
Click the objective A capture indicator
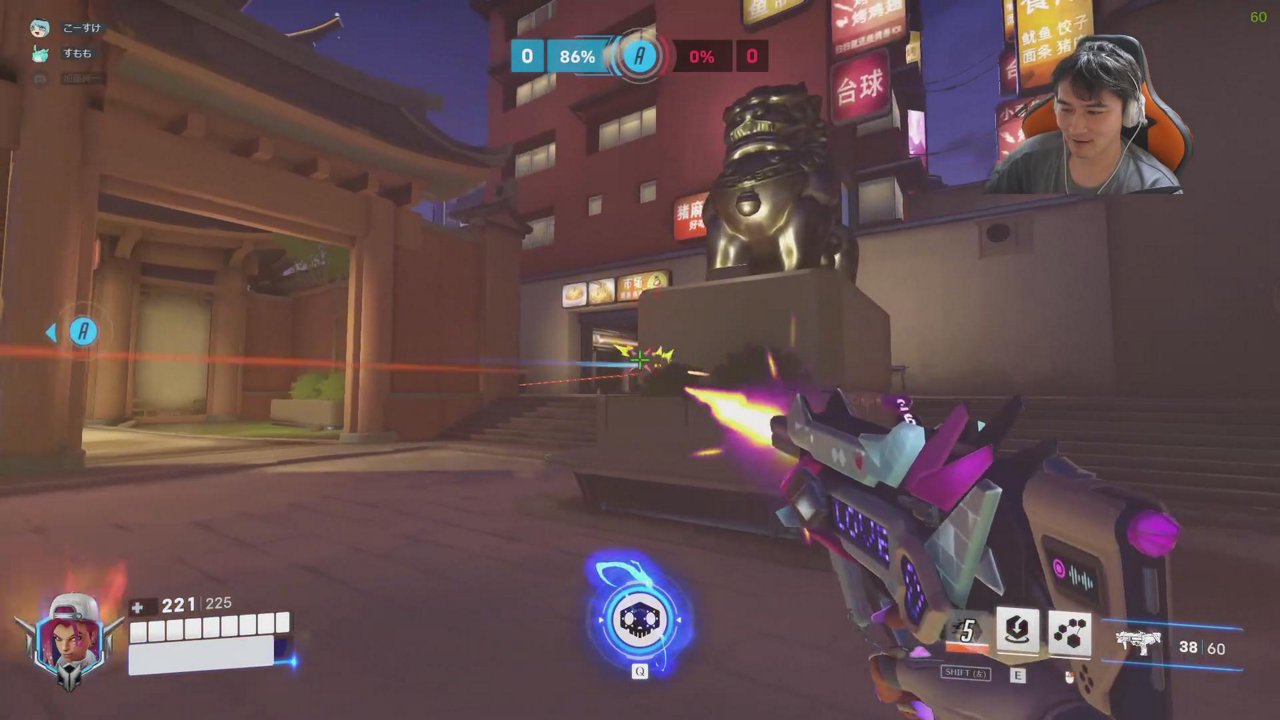639,56
